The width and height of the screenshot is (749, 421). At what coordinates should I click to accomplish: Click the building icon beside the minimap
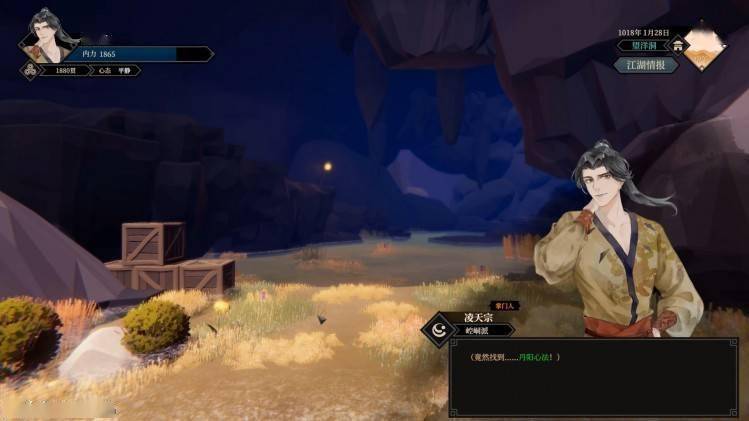pos(679,45)
